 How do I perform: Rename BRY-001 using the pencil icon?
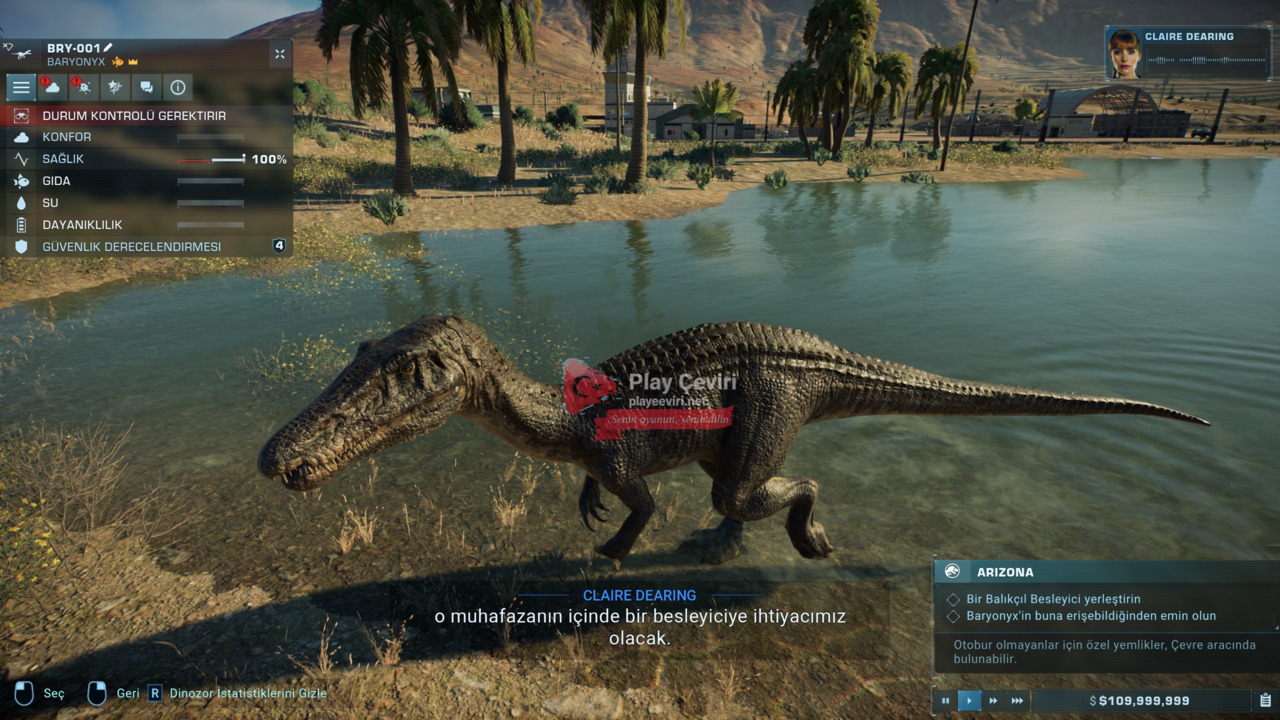(108, 48)
